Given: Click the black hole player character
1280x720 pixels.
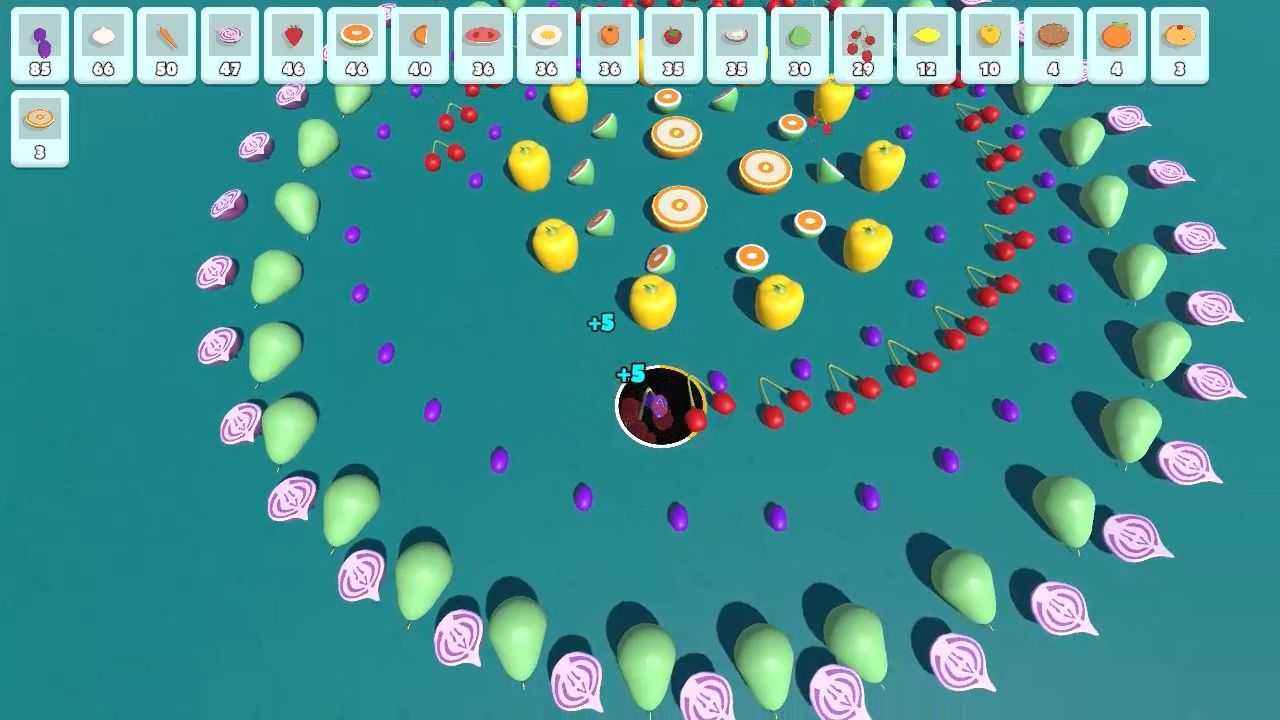Looking at the screenshot, I should (660, 405).
